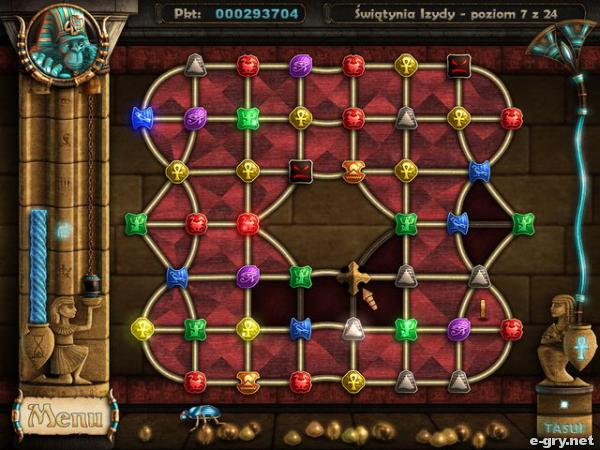The width and height of the screenshot is (600, 450).
Task: Select the glowing blue tile
Action: click(x=143, y=118)
